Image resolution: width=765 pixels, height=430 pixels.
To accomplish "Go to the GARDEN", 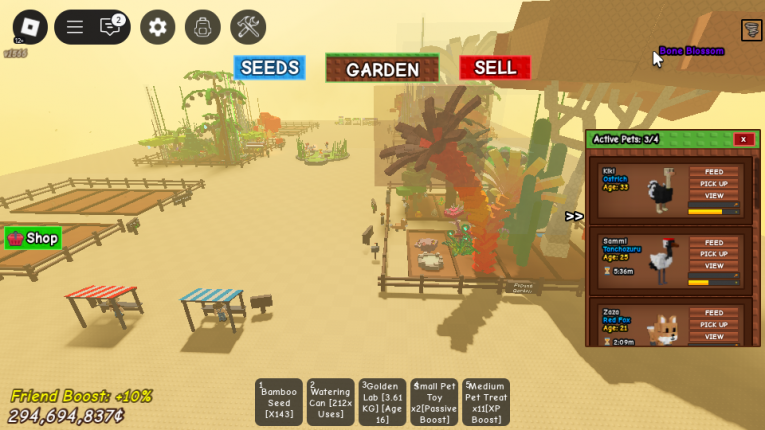I will (x=382, y=69).
